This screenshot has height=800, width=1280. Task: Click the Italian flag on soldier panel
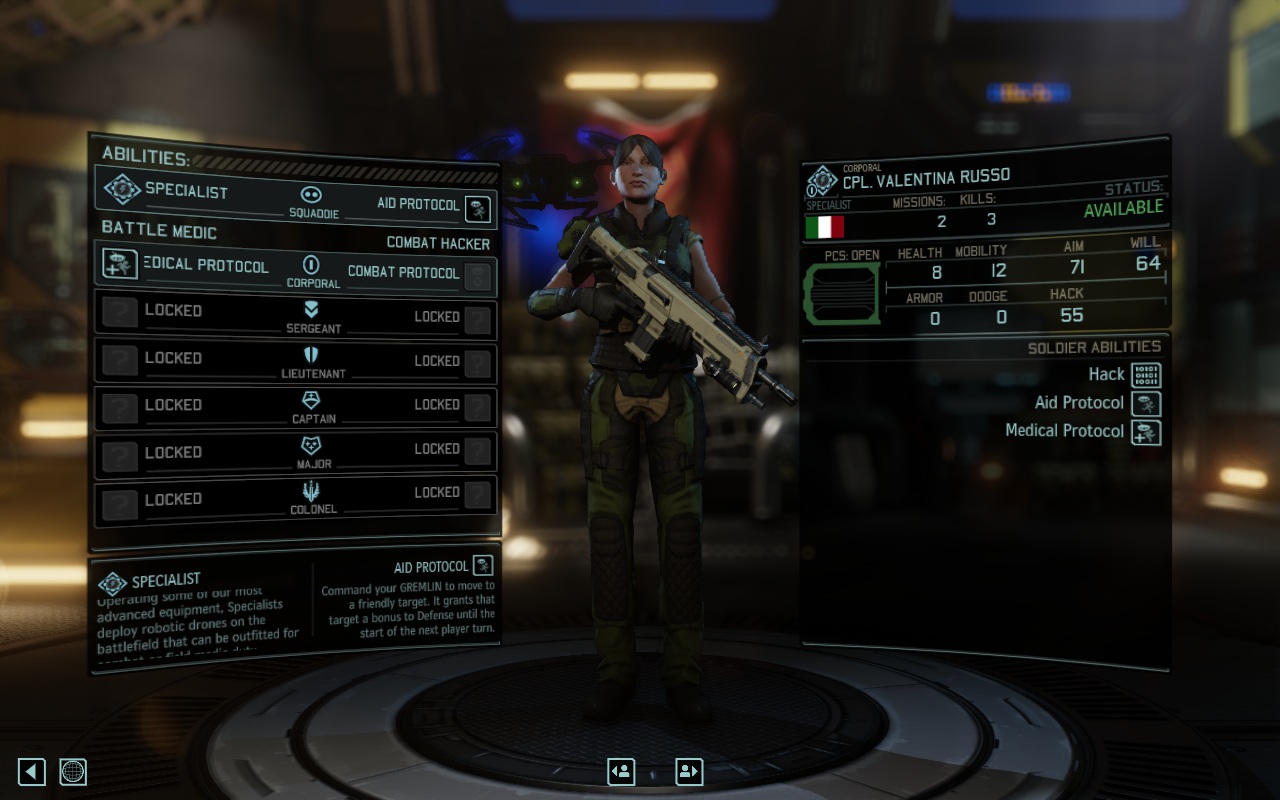(825, 226)
